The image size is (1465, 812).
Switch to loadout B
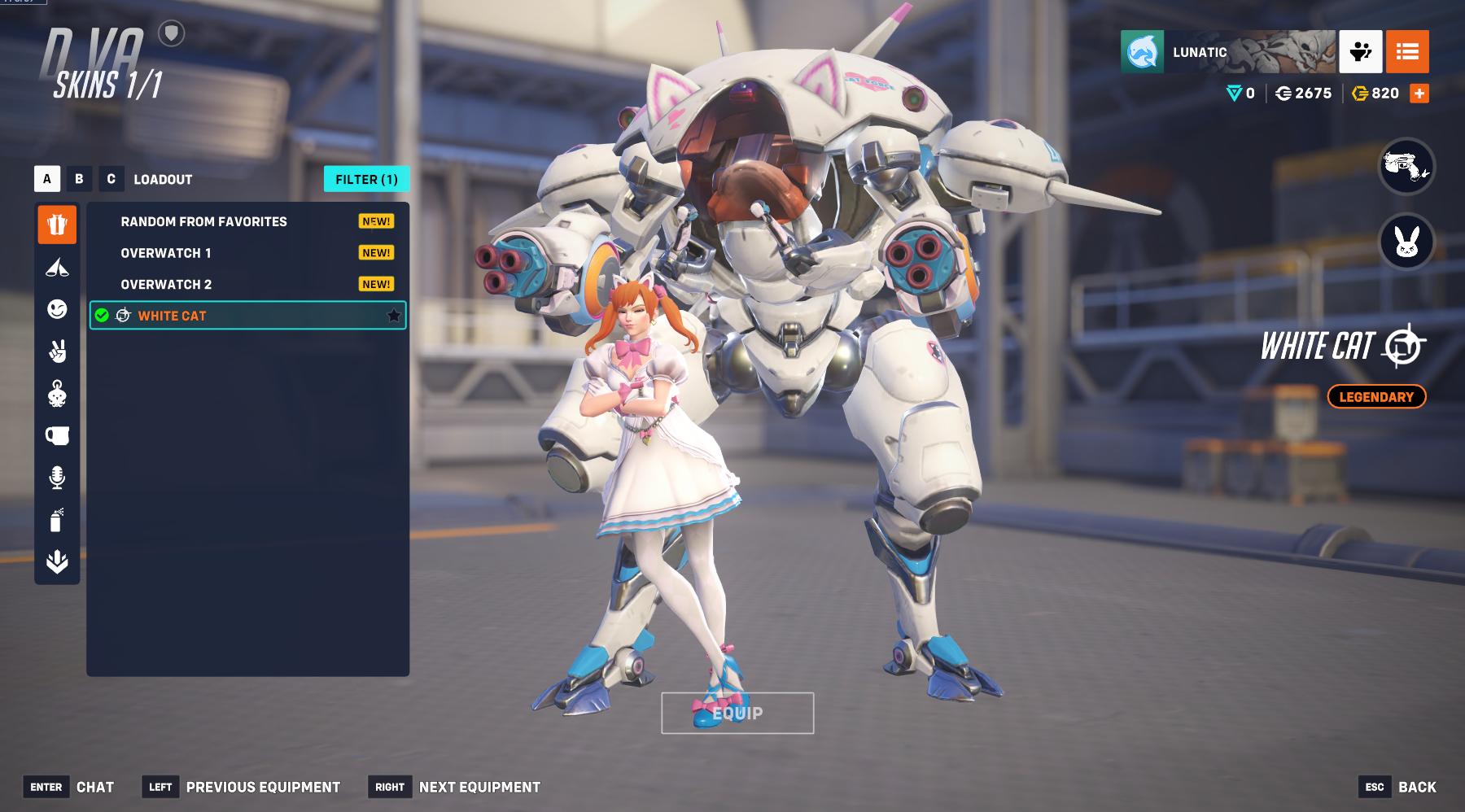point(79,179)
